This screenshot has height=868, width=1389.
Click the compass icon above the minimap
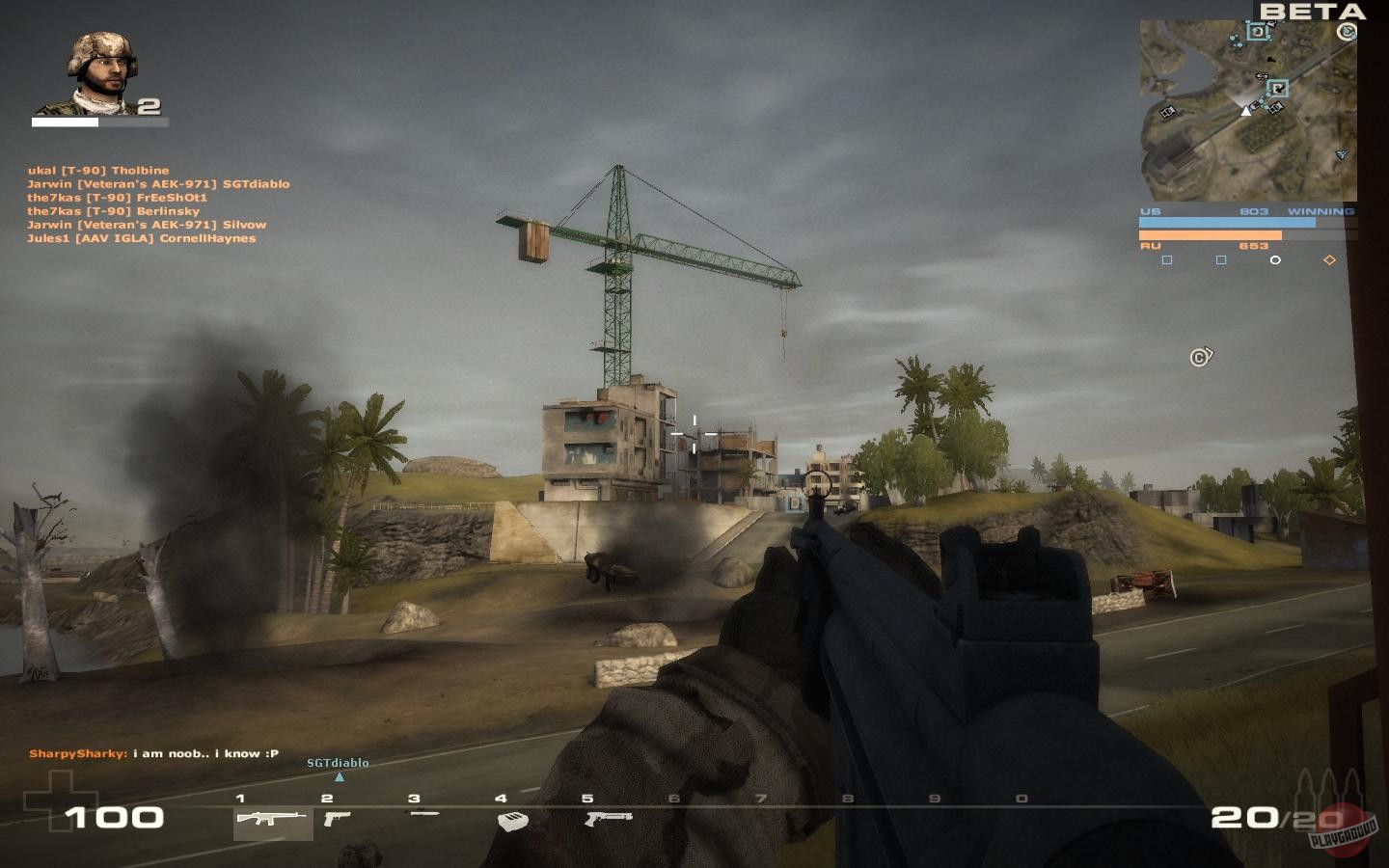(1346, 31)
